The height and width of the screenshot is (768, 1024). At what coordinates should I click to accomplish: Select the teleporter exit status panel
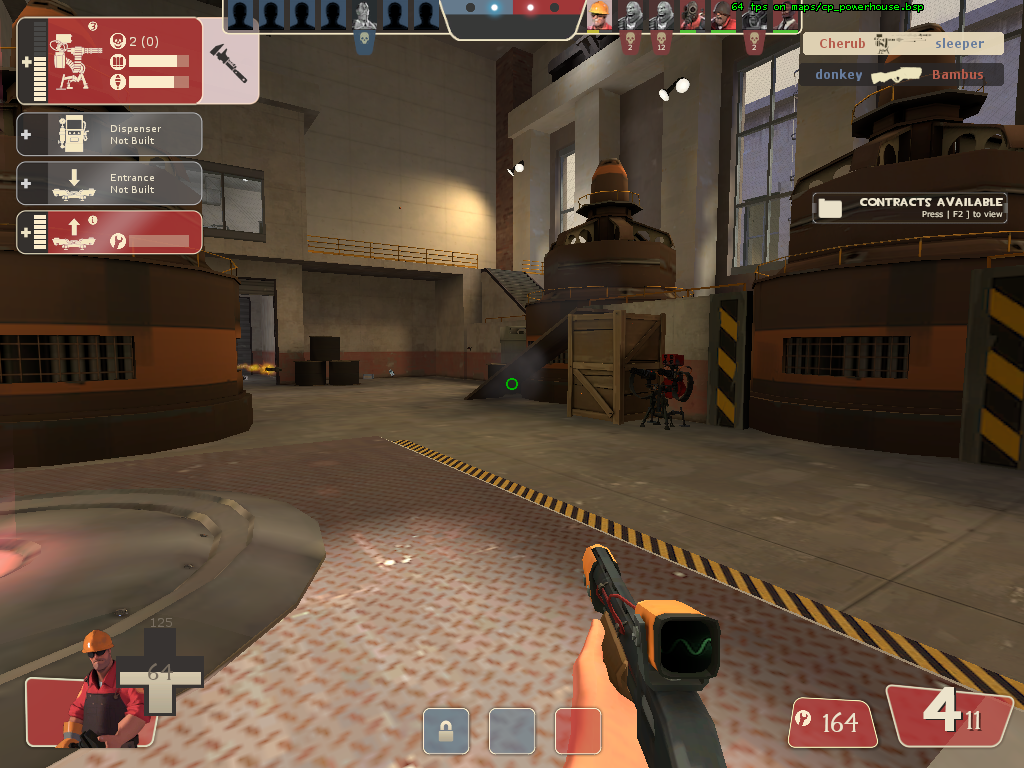[110, 232]
